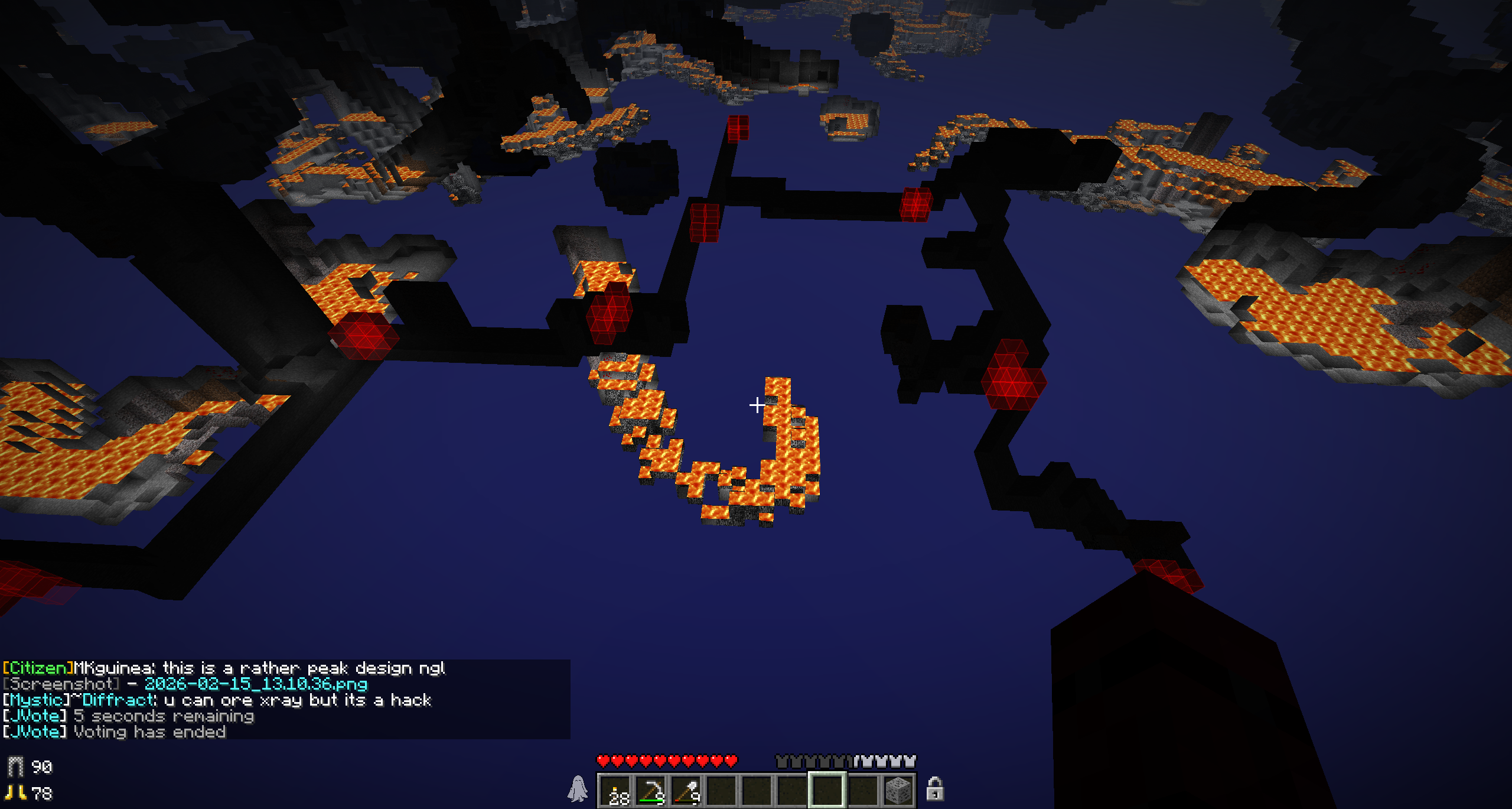Click the padlock icon beside the hotbar

934,789
